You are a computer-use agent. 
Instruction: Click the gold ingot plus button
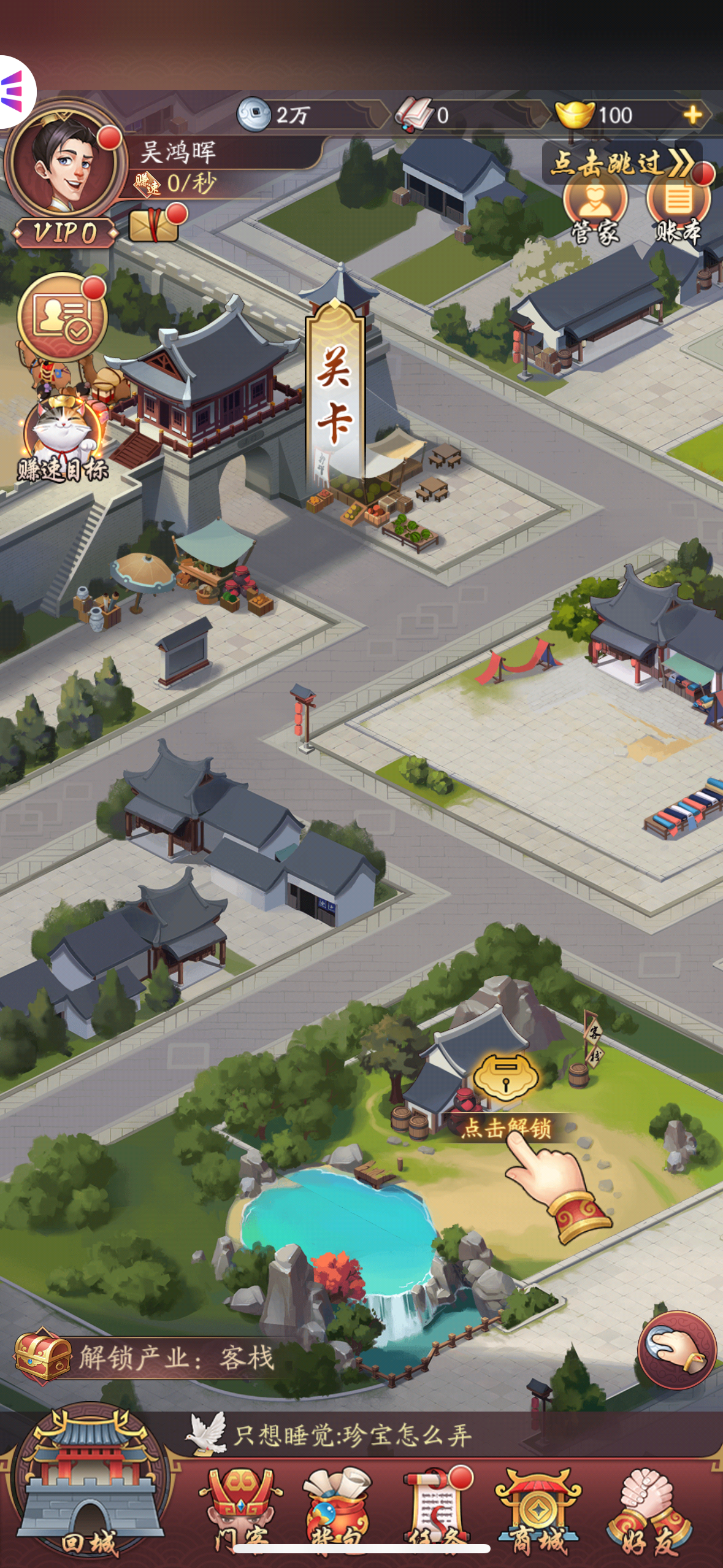coord(693,115)
